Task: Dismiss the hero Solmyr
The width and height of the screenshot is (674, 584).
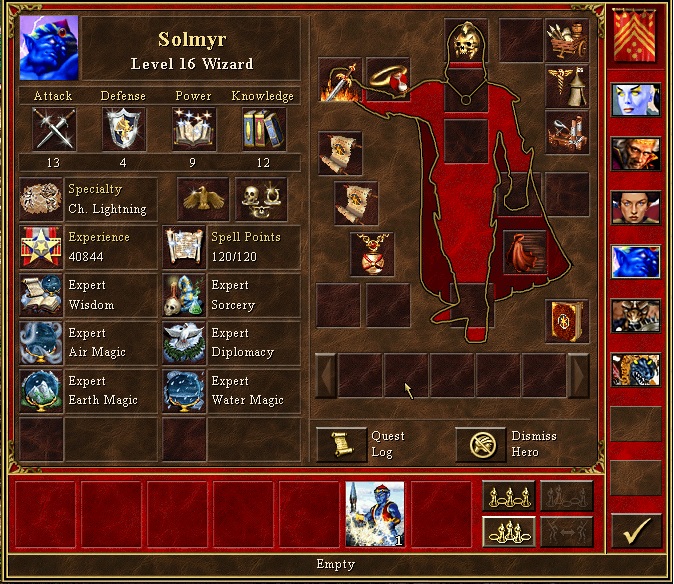Action: tap(480, 444)
